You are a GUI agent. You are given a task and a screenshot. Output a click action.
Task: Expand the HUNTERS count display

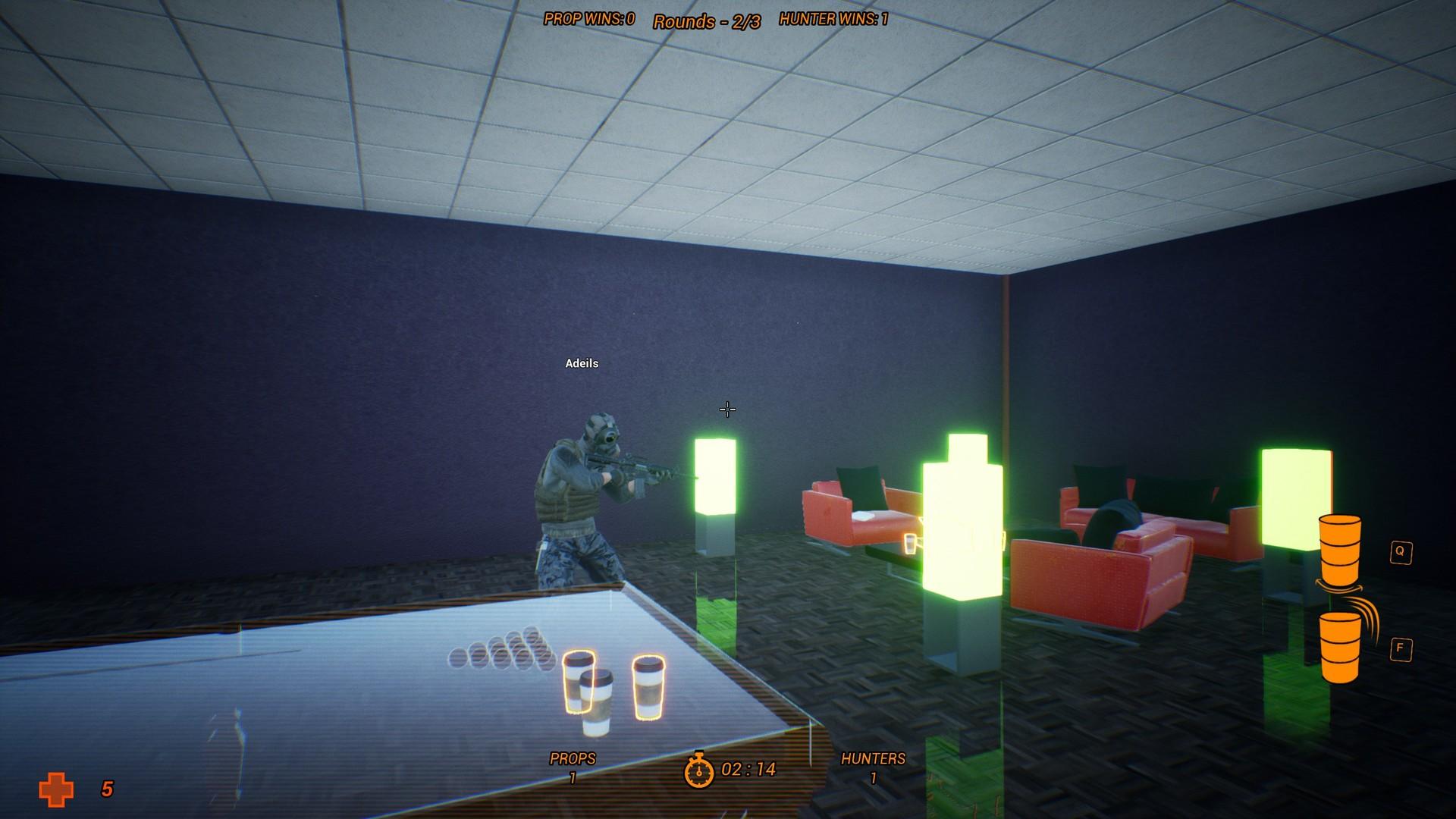[873, 767]
